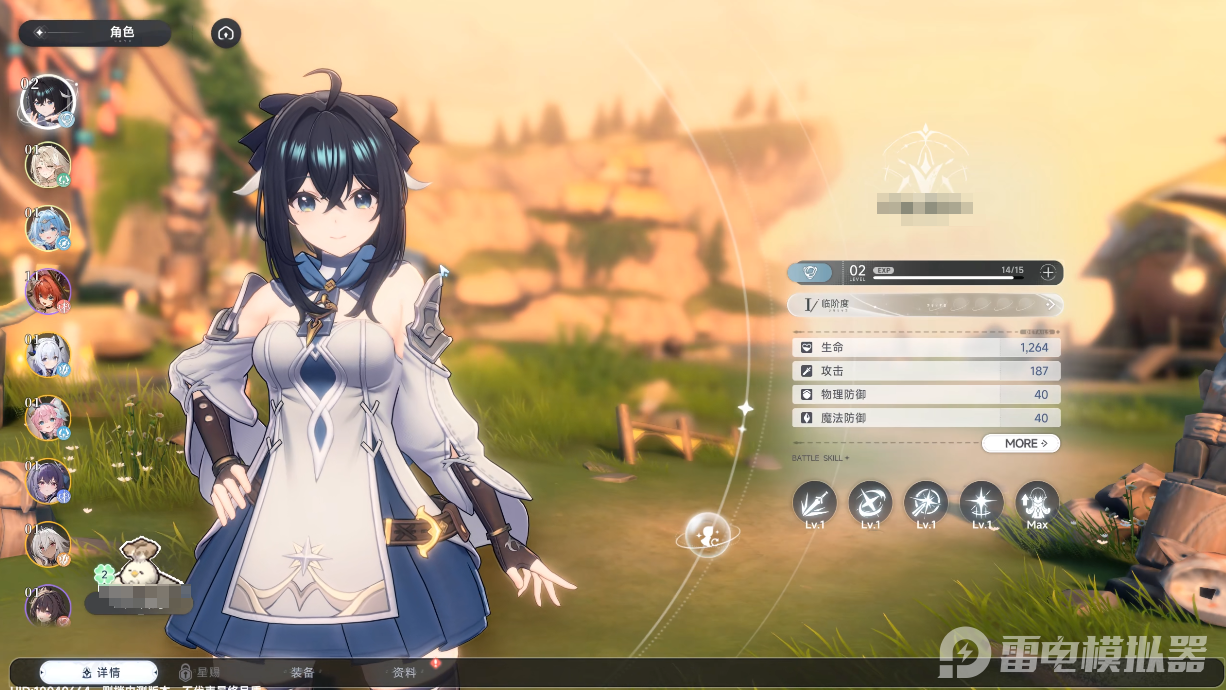Pick the pink-haired character portrait
This screenshot has width=1226, height=690.
[x=47, y=418]
